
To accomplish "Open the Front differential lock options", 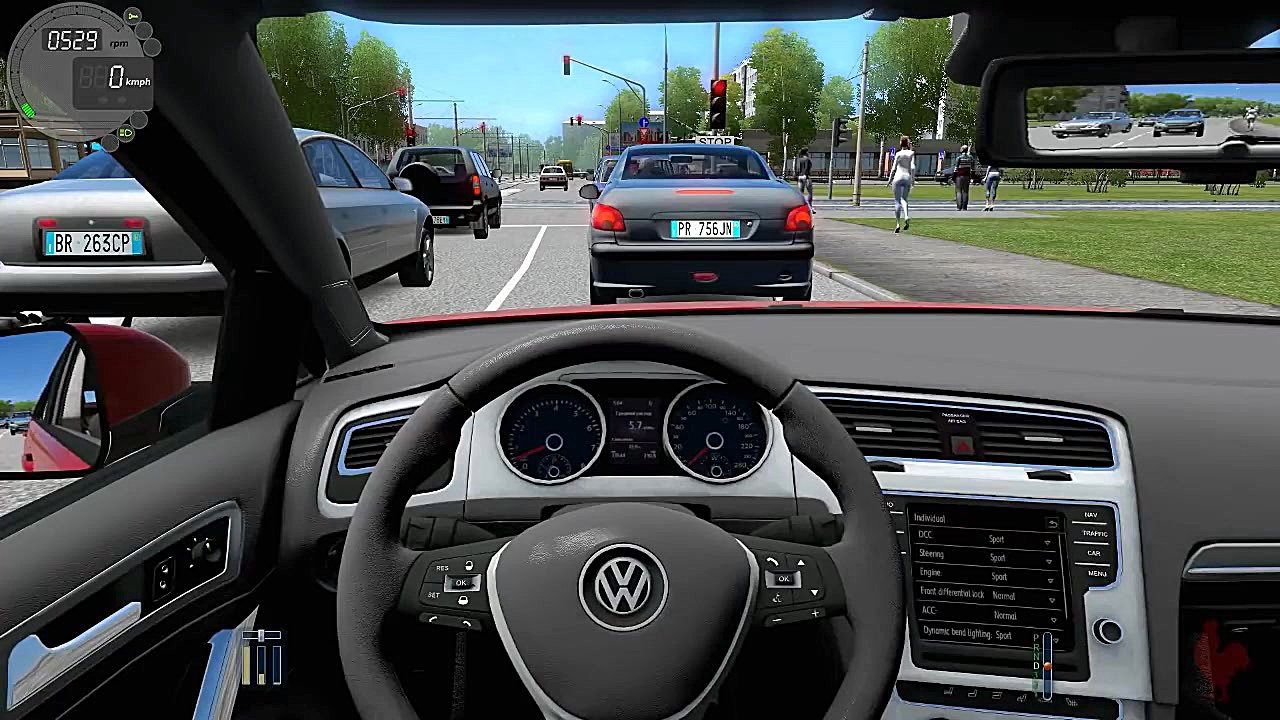I will pos(1053,600).
